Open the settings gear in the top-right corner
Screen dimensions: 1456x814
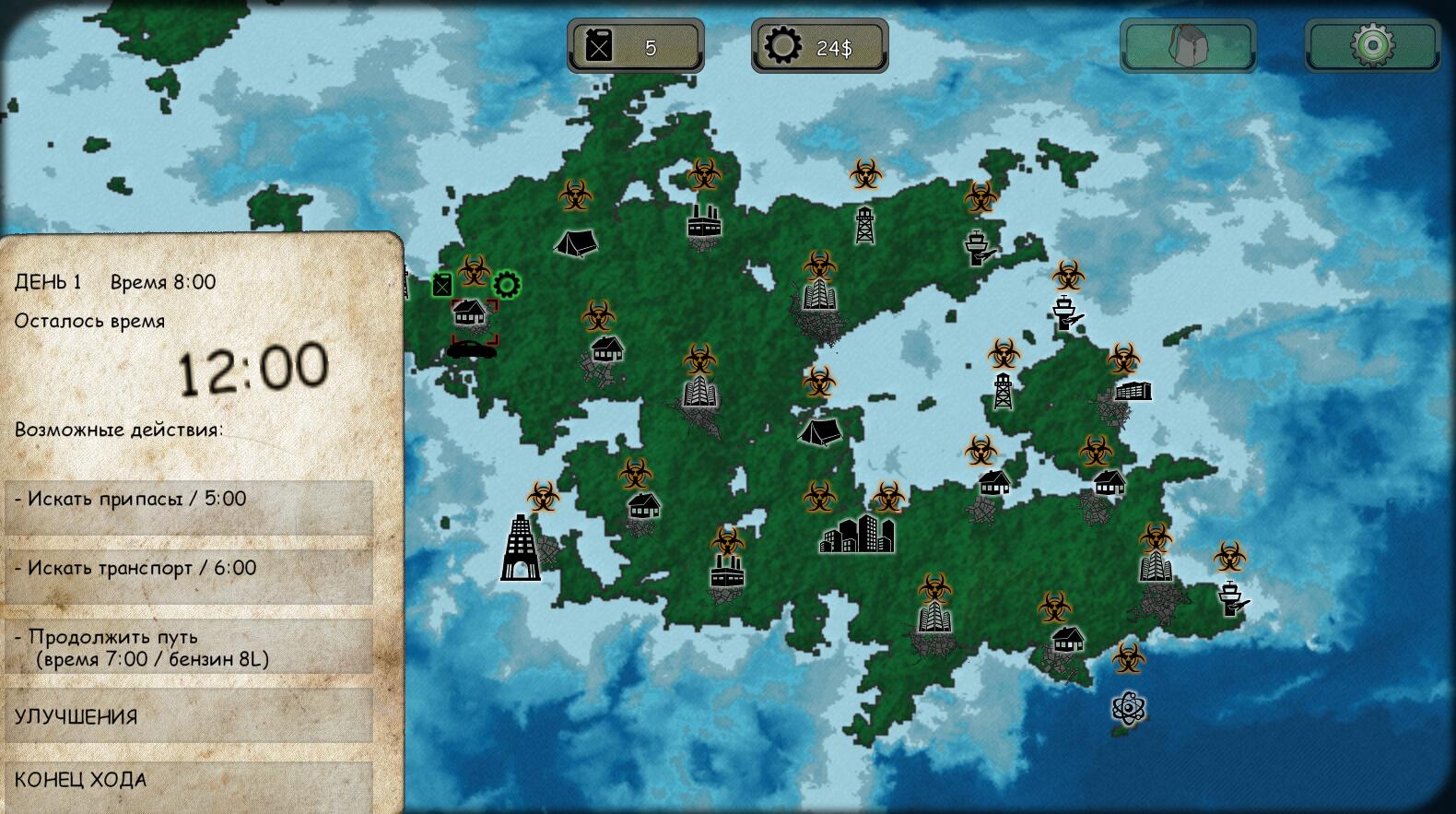click(1370, 43)
